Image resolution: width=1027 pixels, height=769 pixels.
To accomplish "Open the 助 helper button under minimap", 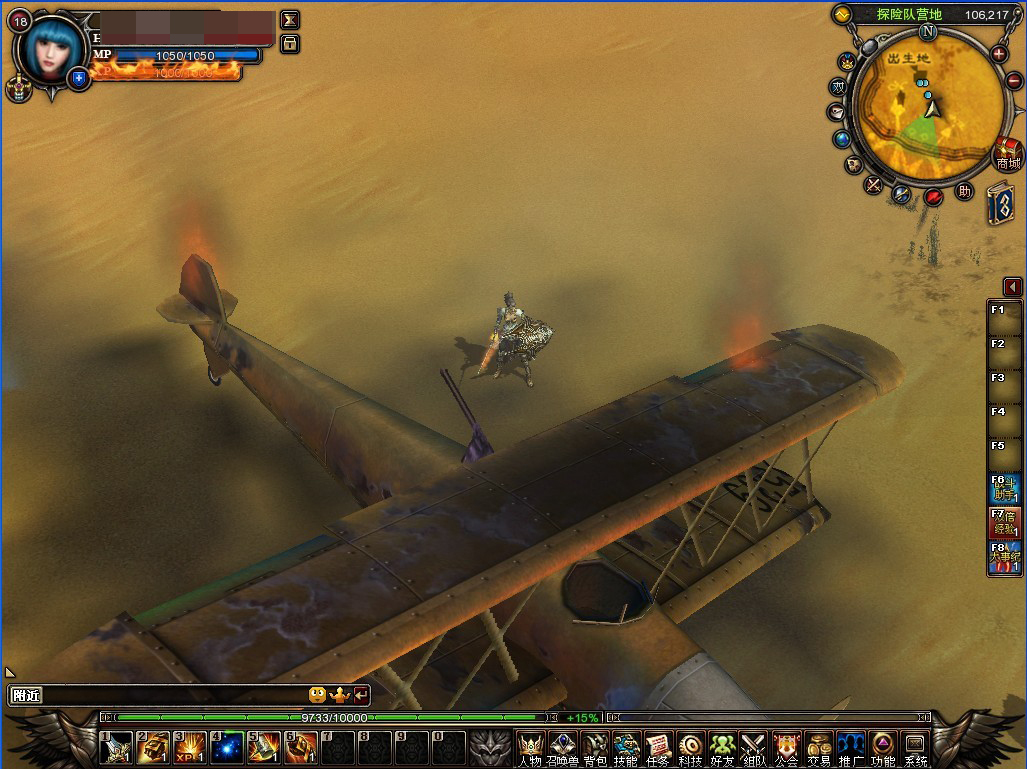I will (x=964, y=190).
